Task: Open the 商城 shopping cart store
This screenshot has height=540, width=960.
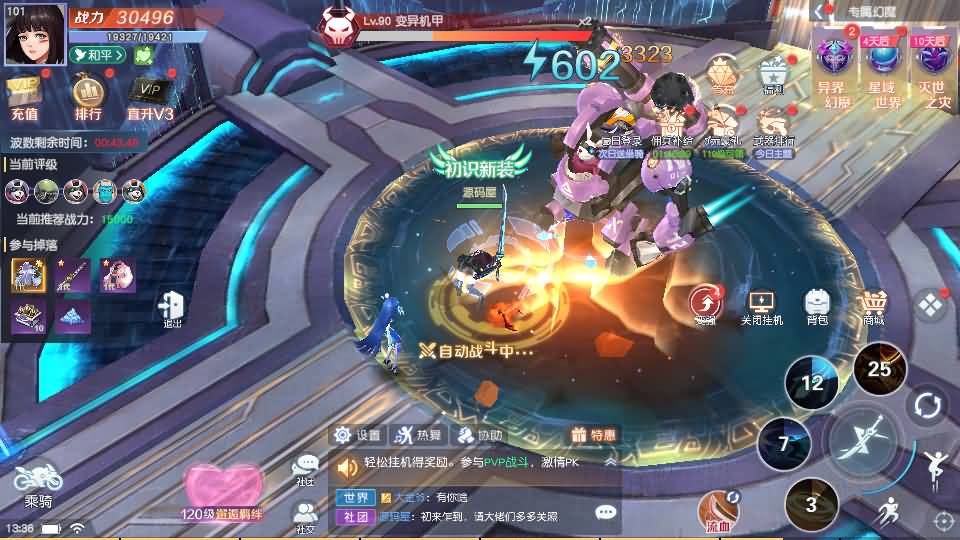Action: tap(875, 305)
